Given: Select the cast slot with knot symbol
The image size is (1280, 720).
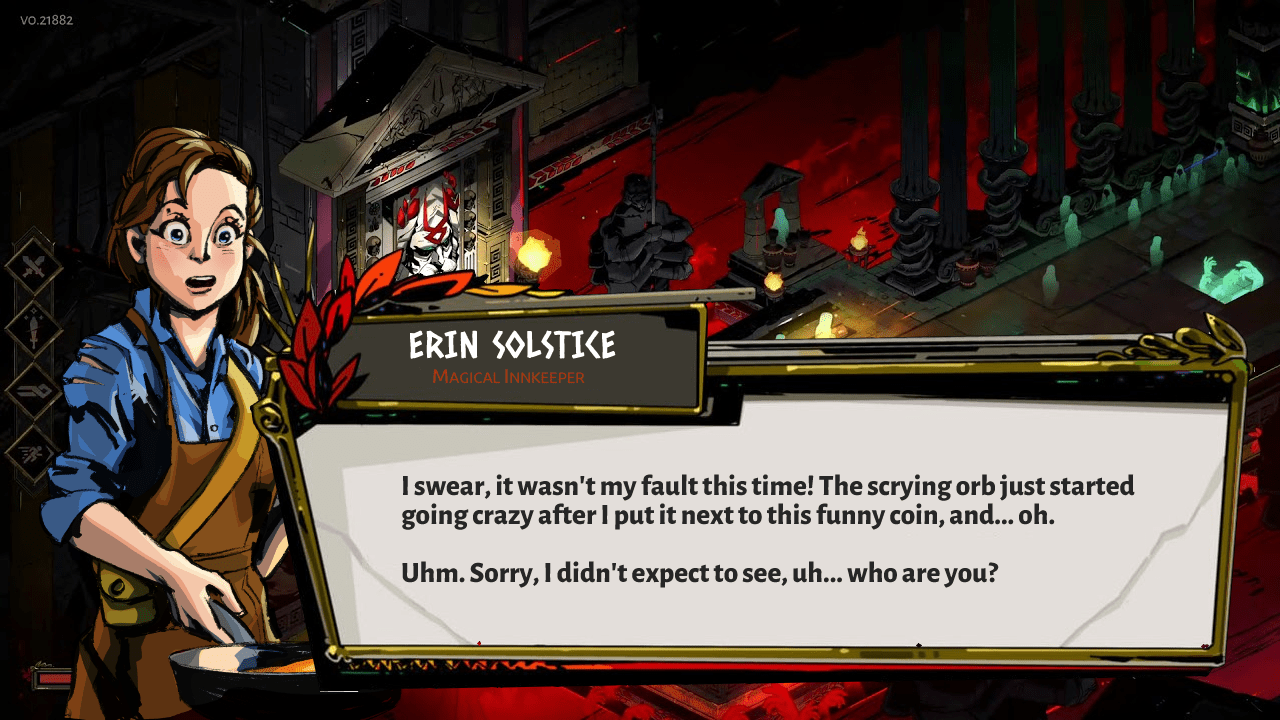Looking at the screenshot, I should (33, 390).
